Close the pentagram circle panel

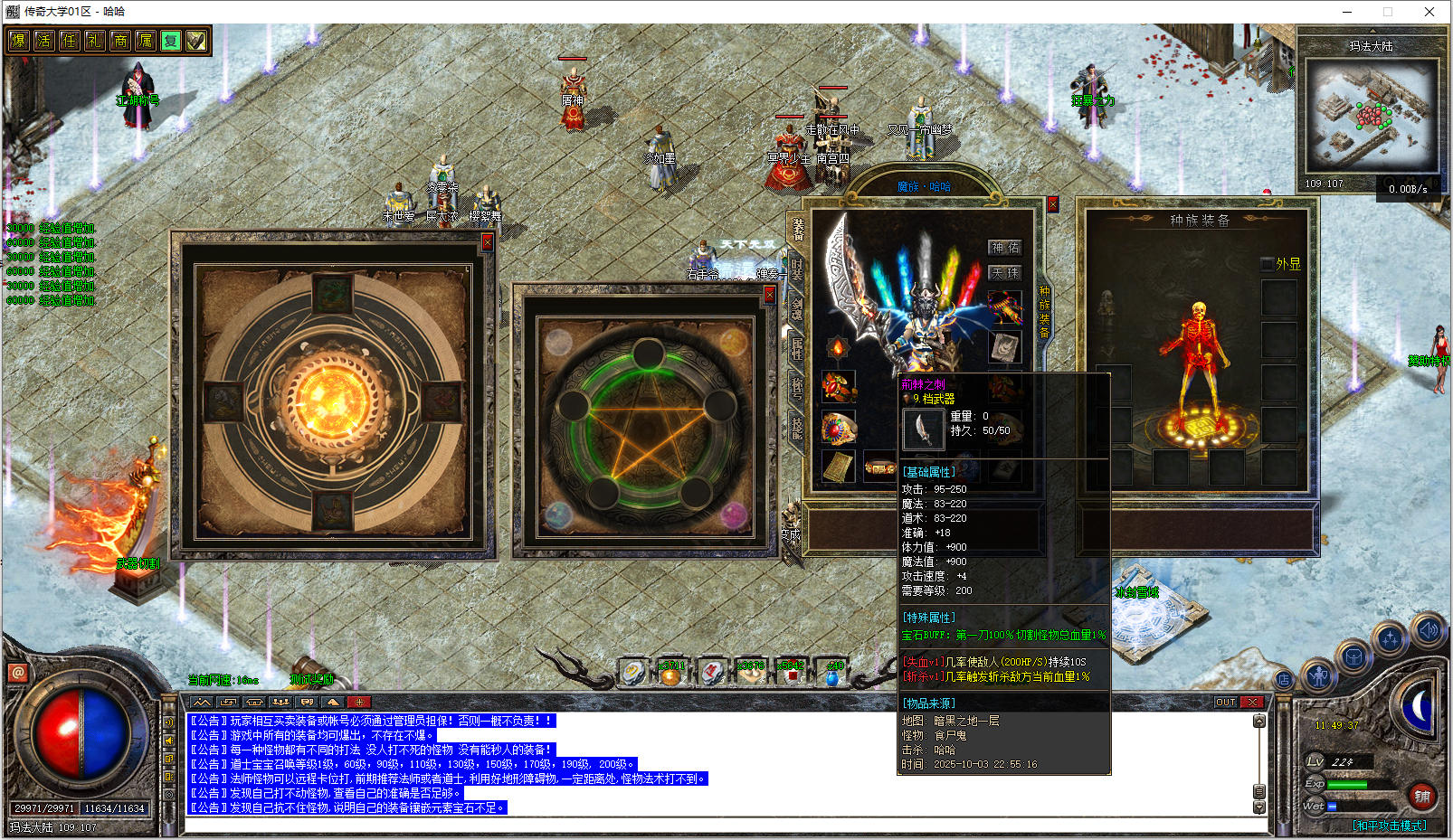point(769,295)
